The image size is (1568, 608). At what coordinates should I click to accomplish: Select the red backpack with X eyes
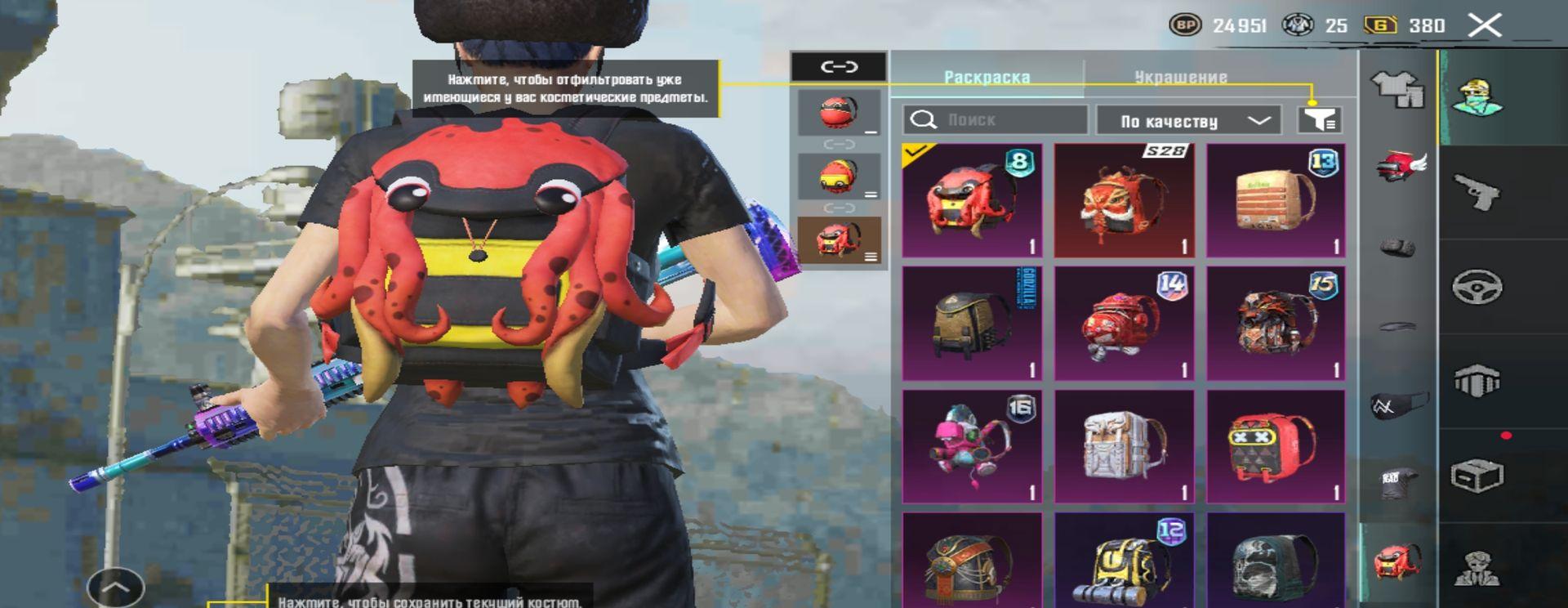click(1276, 446)
